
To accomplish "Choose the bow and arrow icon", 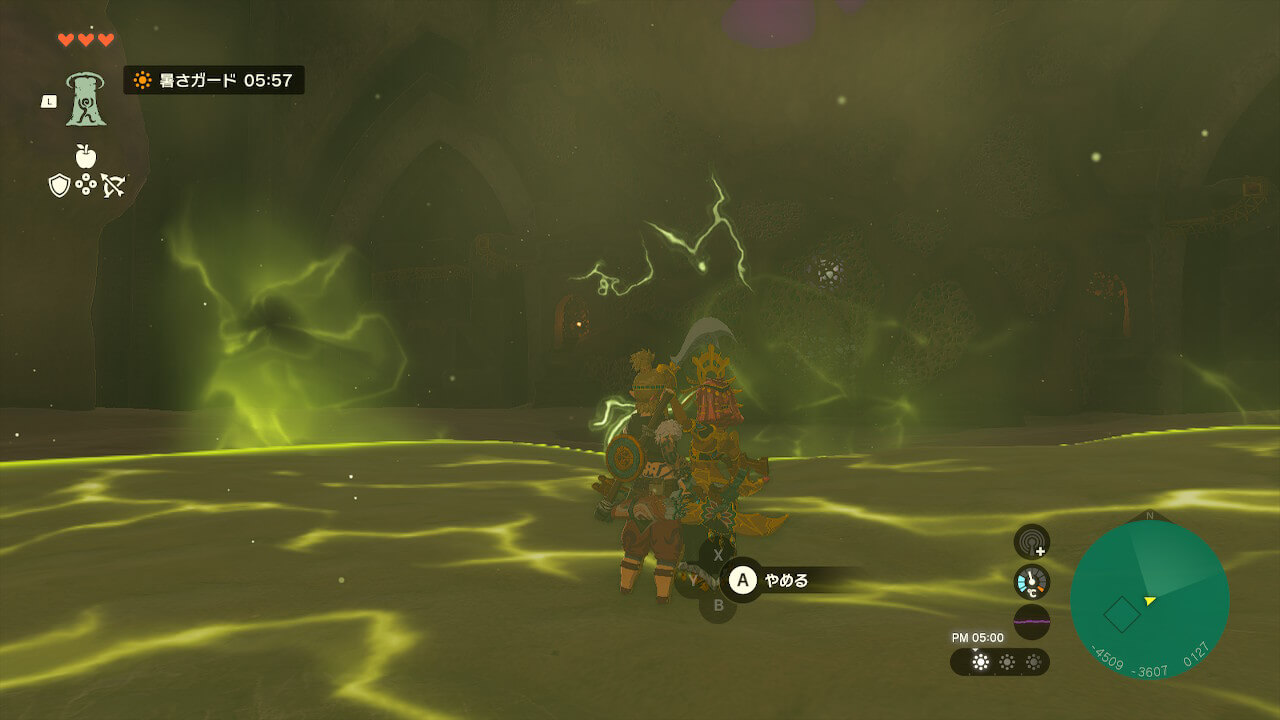I will (112, 185).
